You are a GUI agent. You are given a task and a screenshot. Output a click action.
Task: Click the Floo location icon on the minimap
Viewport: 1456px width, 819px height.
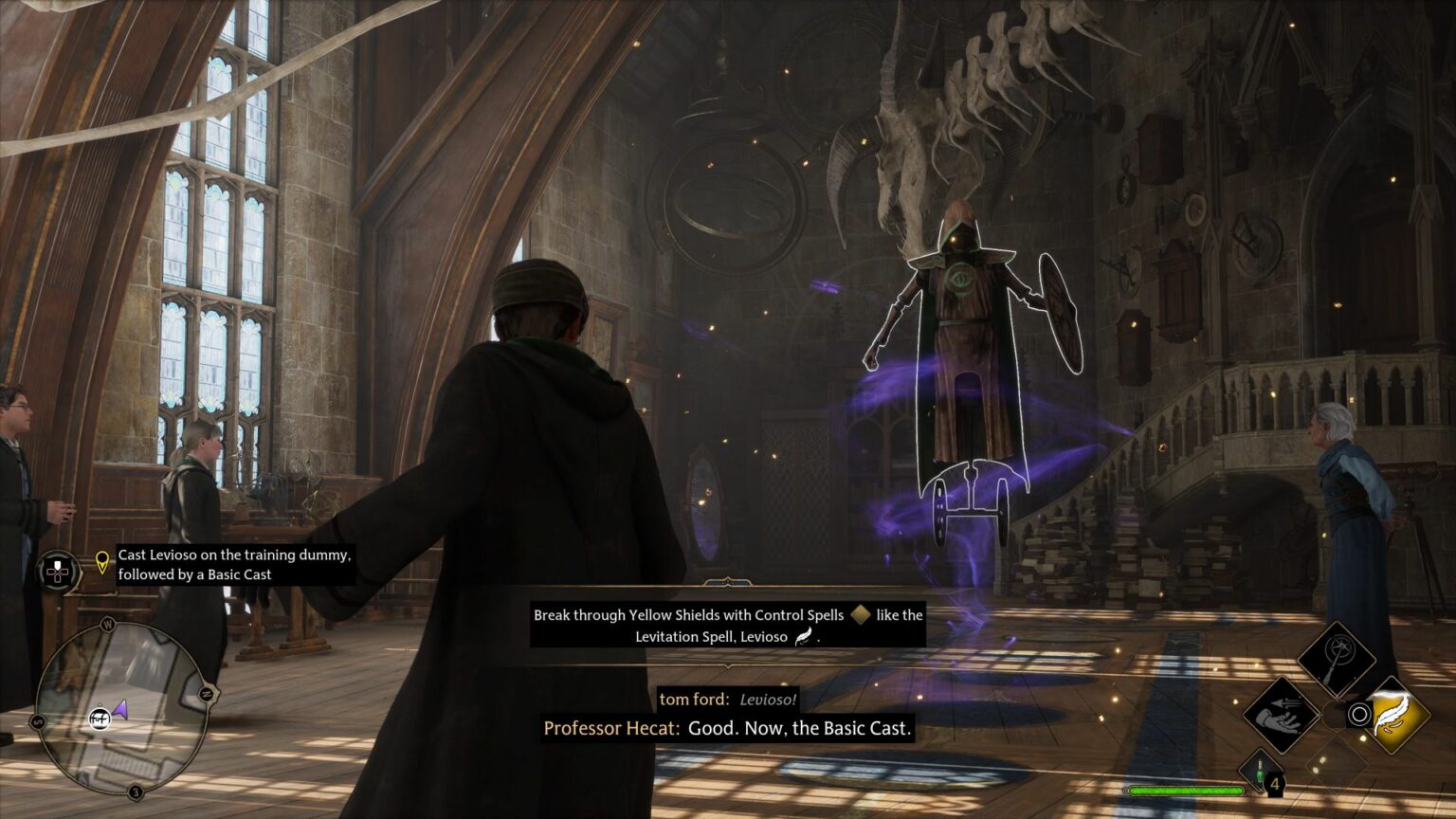pyautogui.click(x=100, y=719)
